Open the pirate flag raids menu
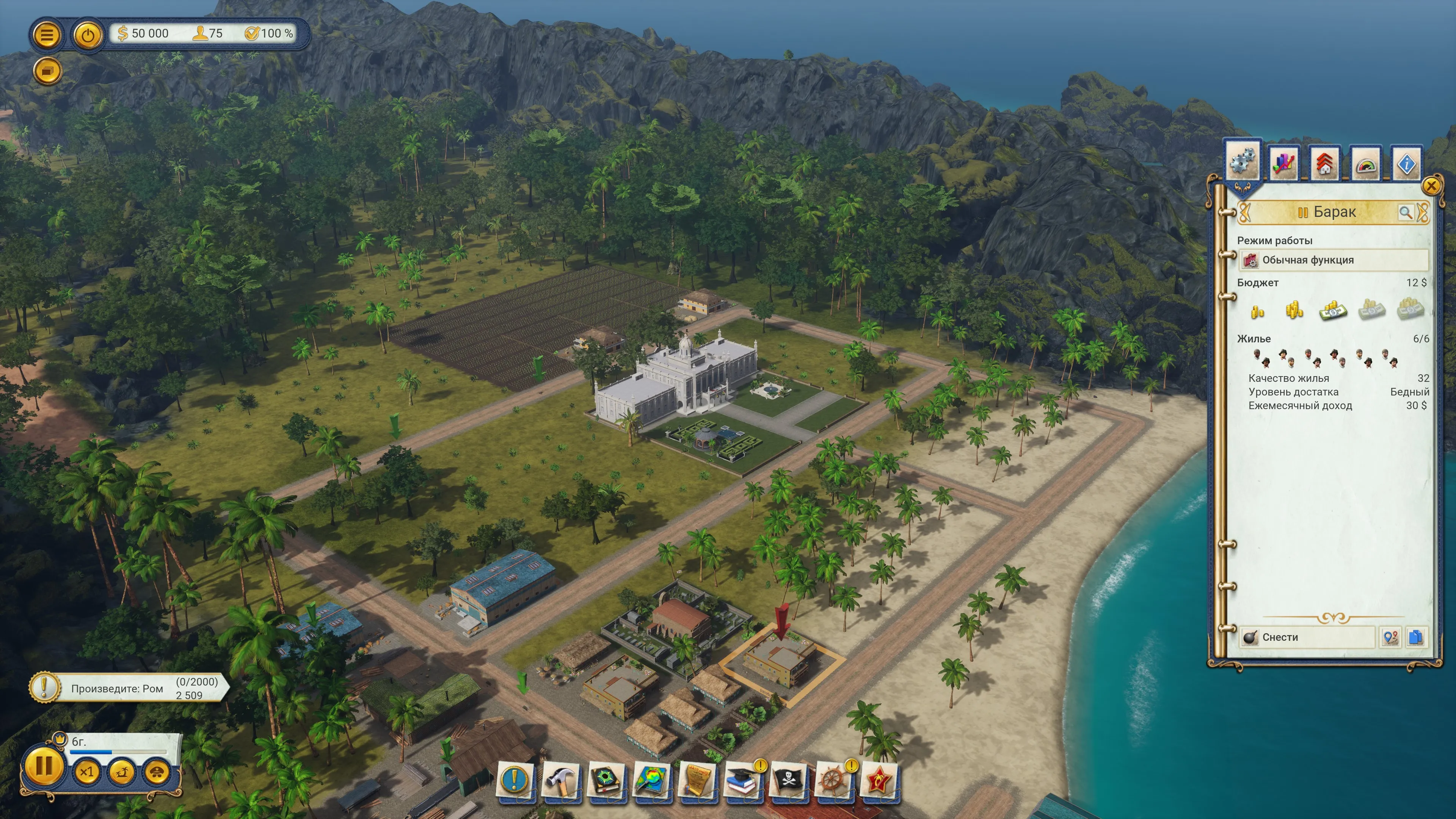This screenshot has width=1456, height=819. click(x=788, y=781)
